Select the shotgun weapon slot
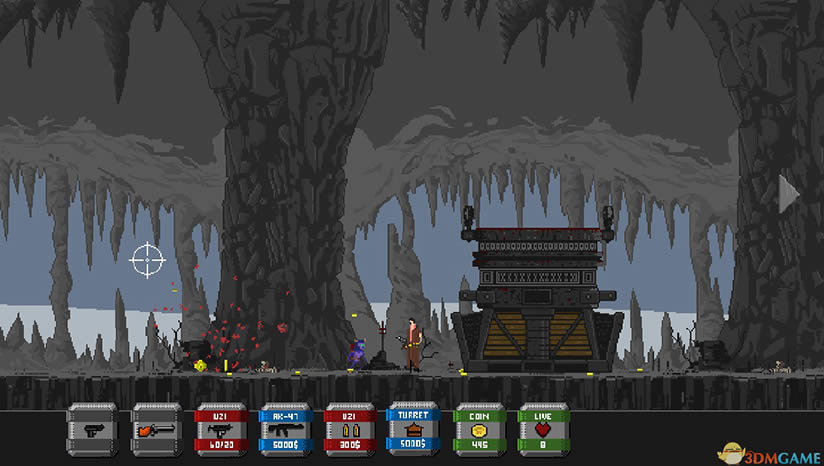The height and width of the screenshot is (466, 824). pos(157,429)
